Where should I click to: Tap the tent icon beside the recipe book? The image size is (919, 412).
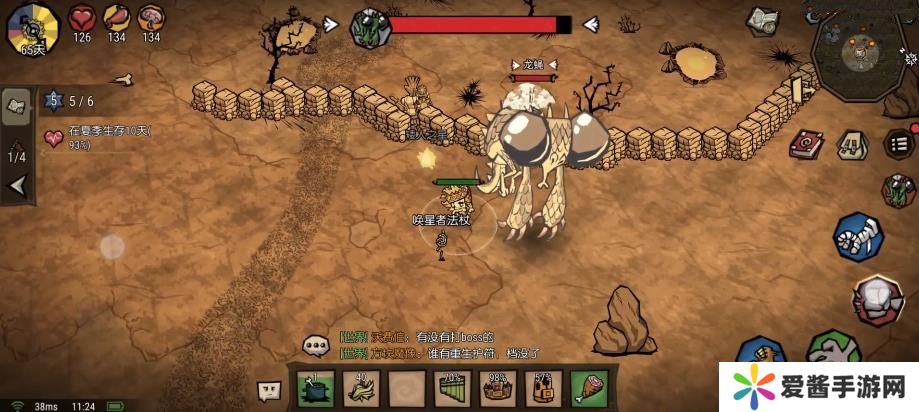tap(851, 145)
